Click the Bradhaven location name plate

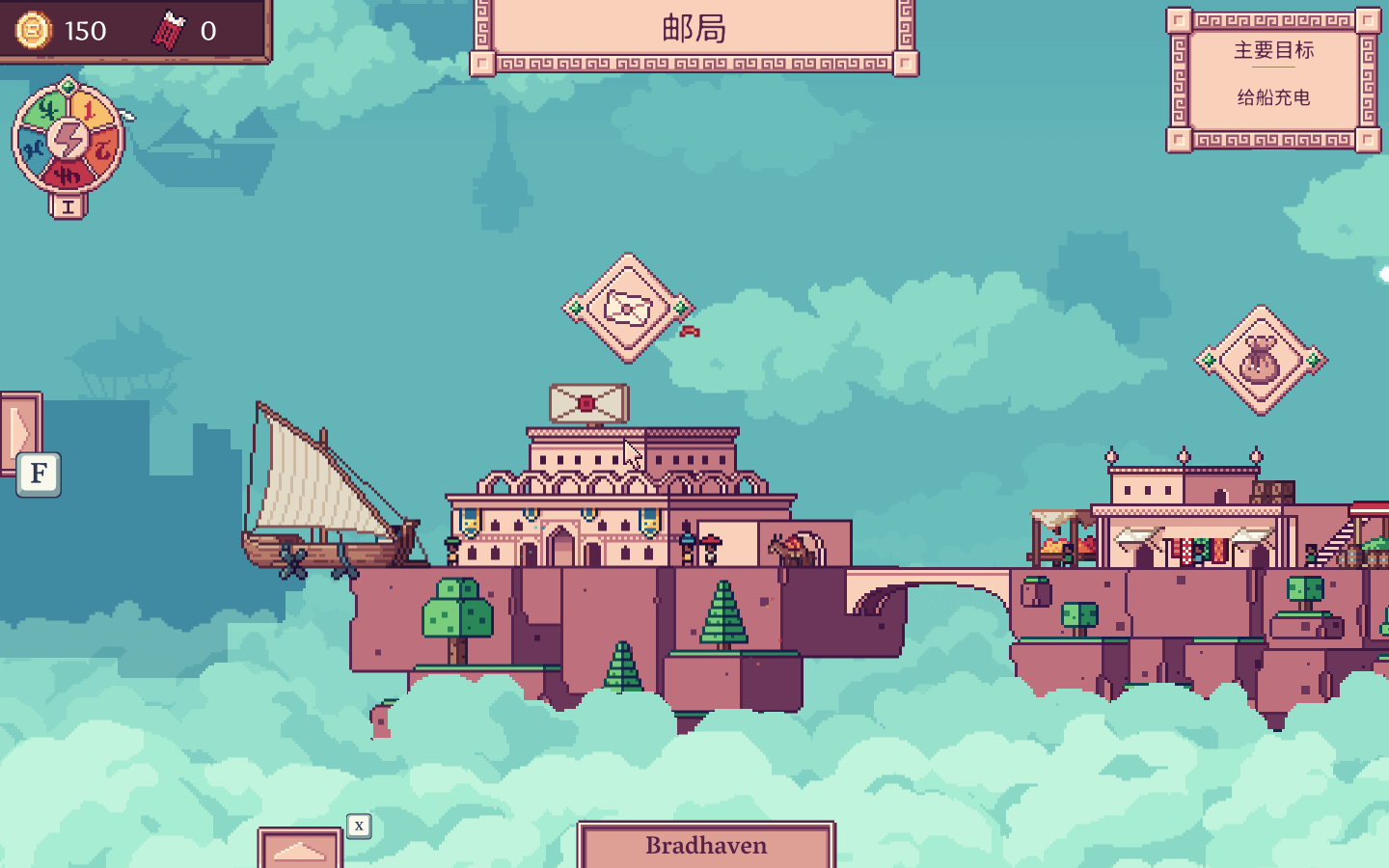point(706,846)
